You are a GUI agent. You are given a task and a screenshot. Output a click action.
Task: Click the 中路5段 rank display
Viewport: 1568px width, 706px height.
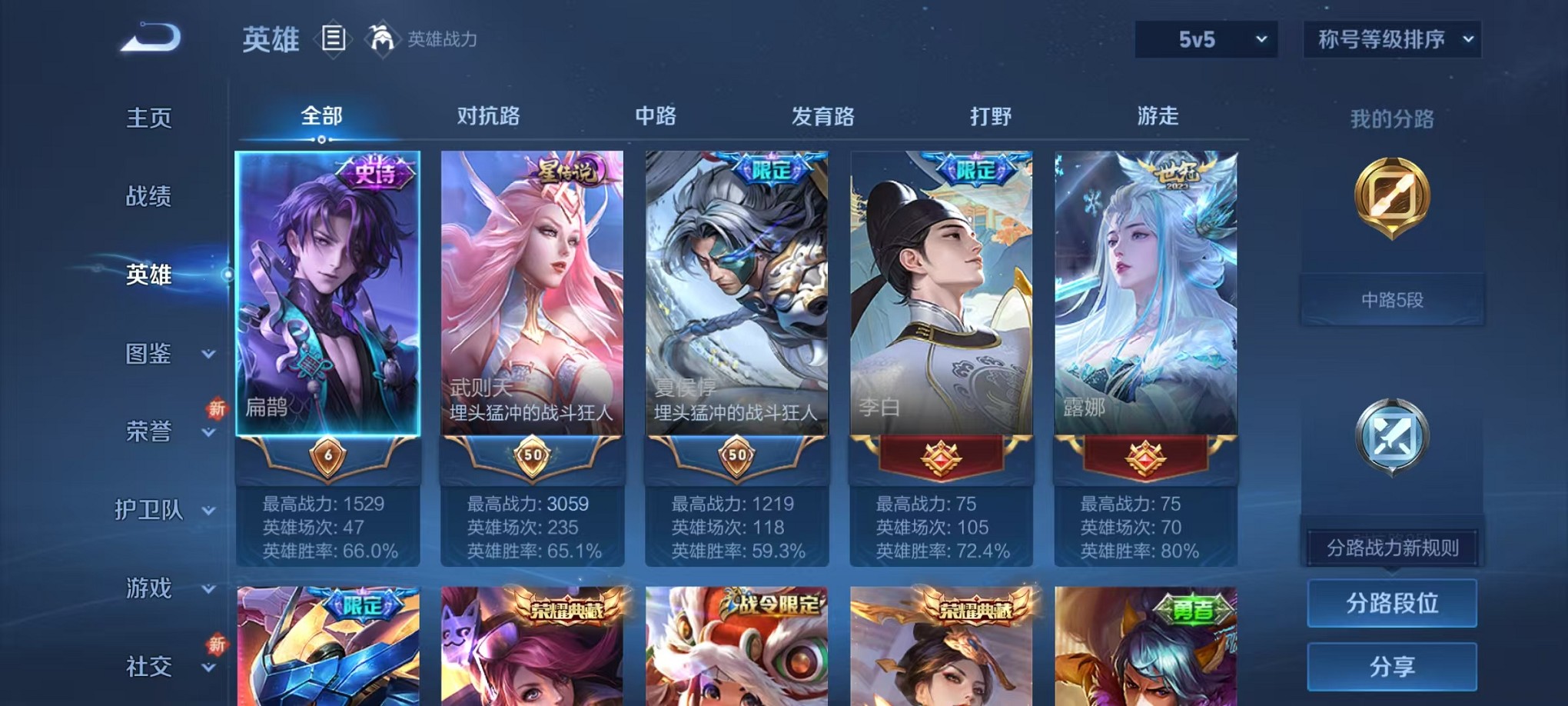tap(1391, 300)
